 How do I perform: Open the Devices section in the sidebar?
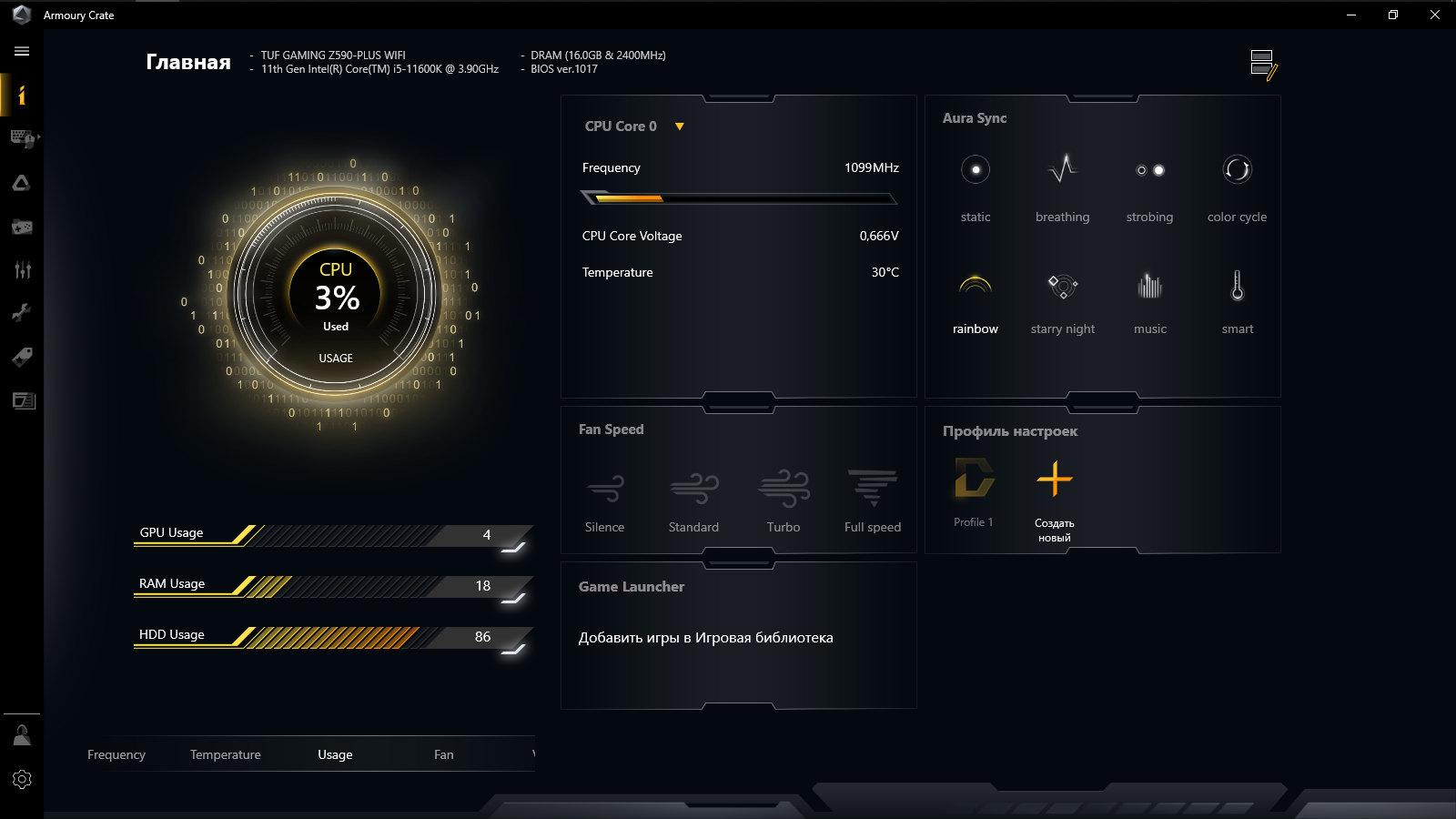(x=21, y=139)
